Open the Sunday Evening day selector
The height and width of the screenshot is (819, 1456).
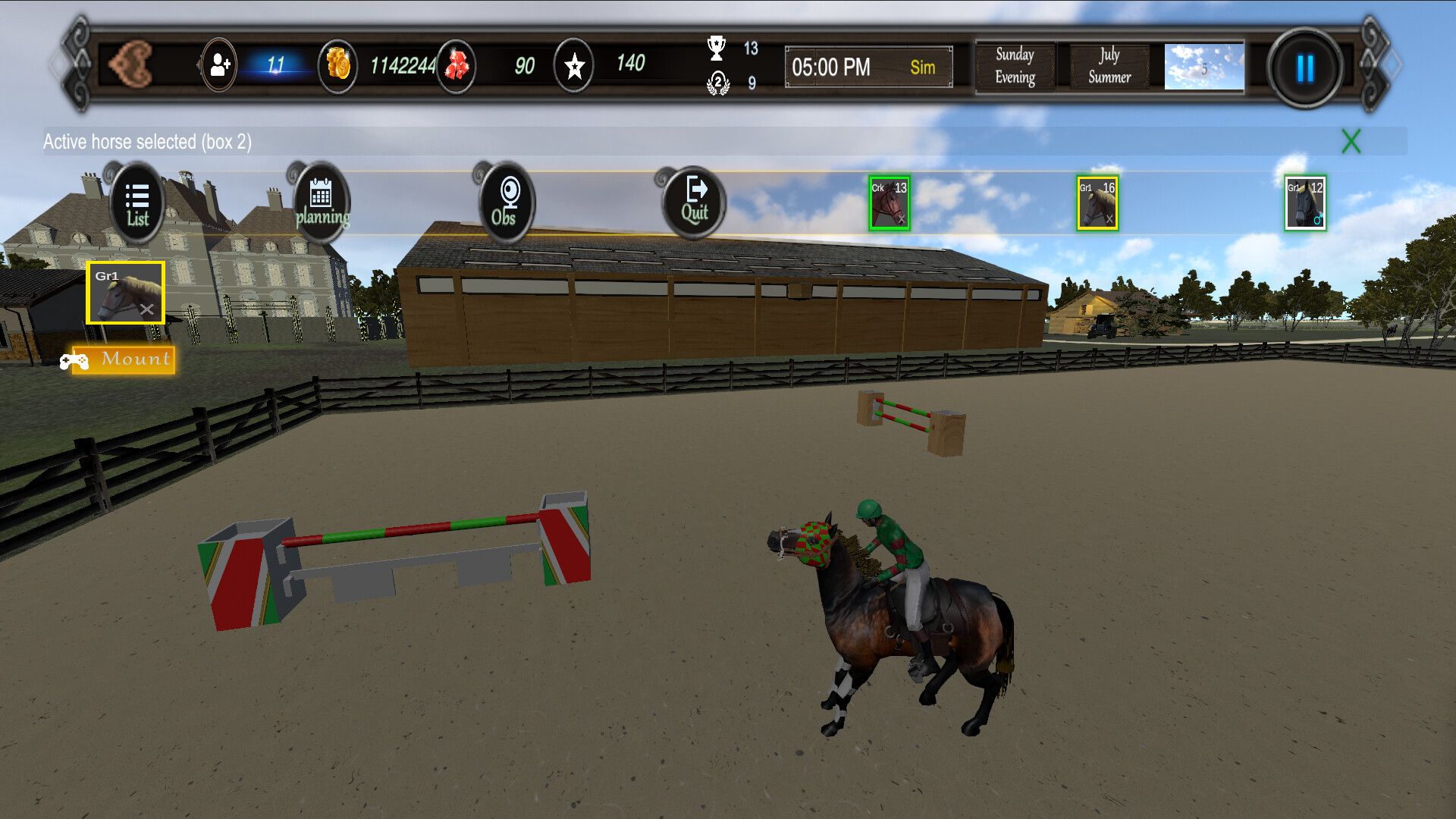[x=1015, y=67]
